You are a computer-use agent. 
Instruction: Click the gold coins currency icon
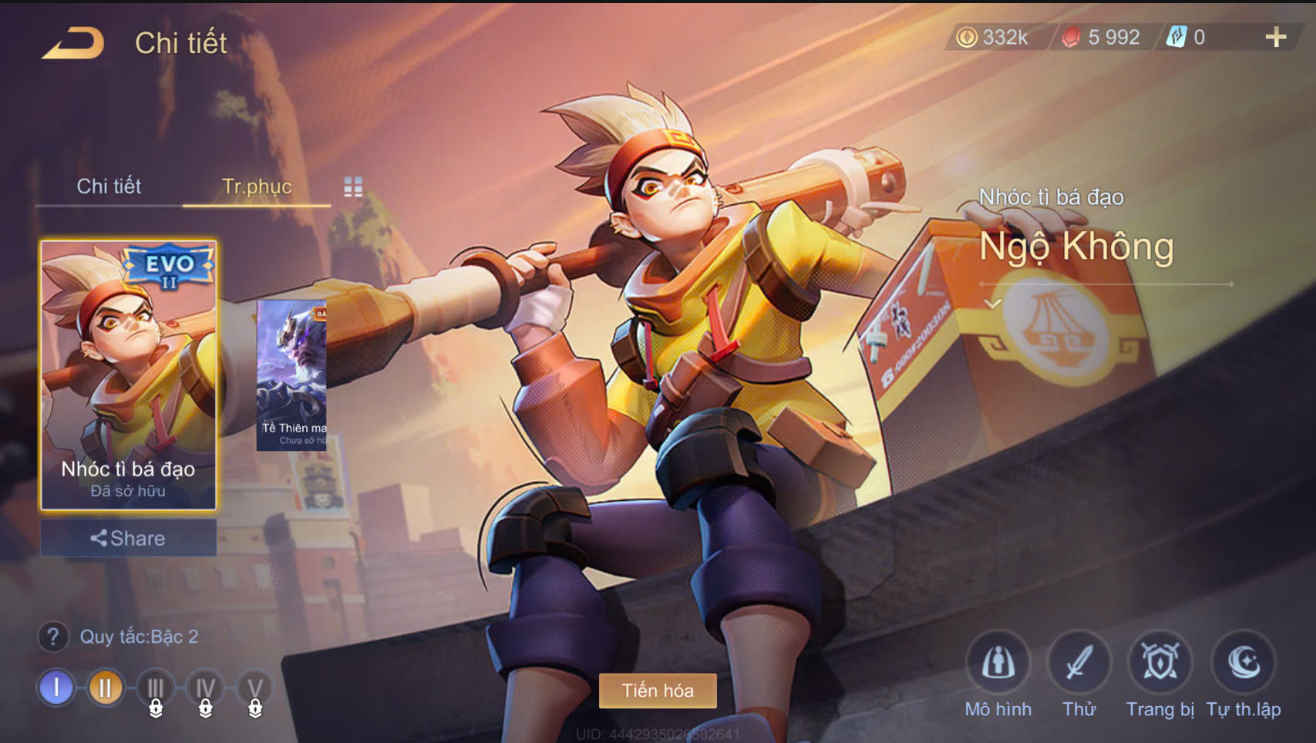pos(967,37)
